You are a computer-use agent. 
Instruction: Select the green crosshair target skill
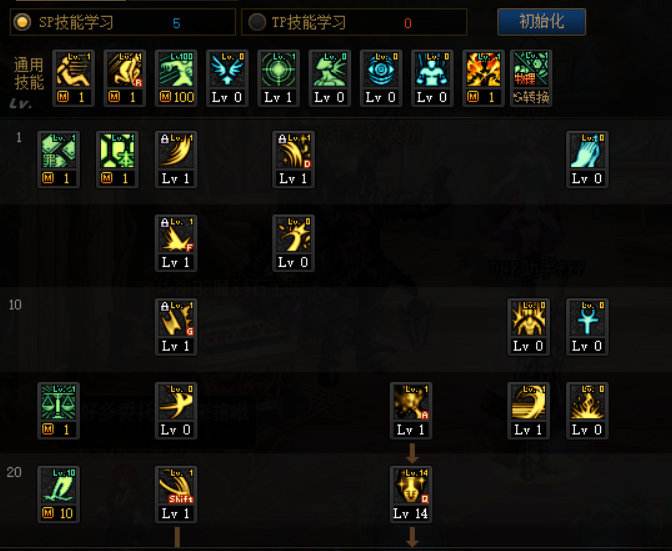(x=278, y=71)
